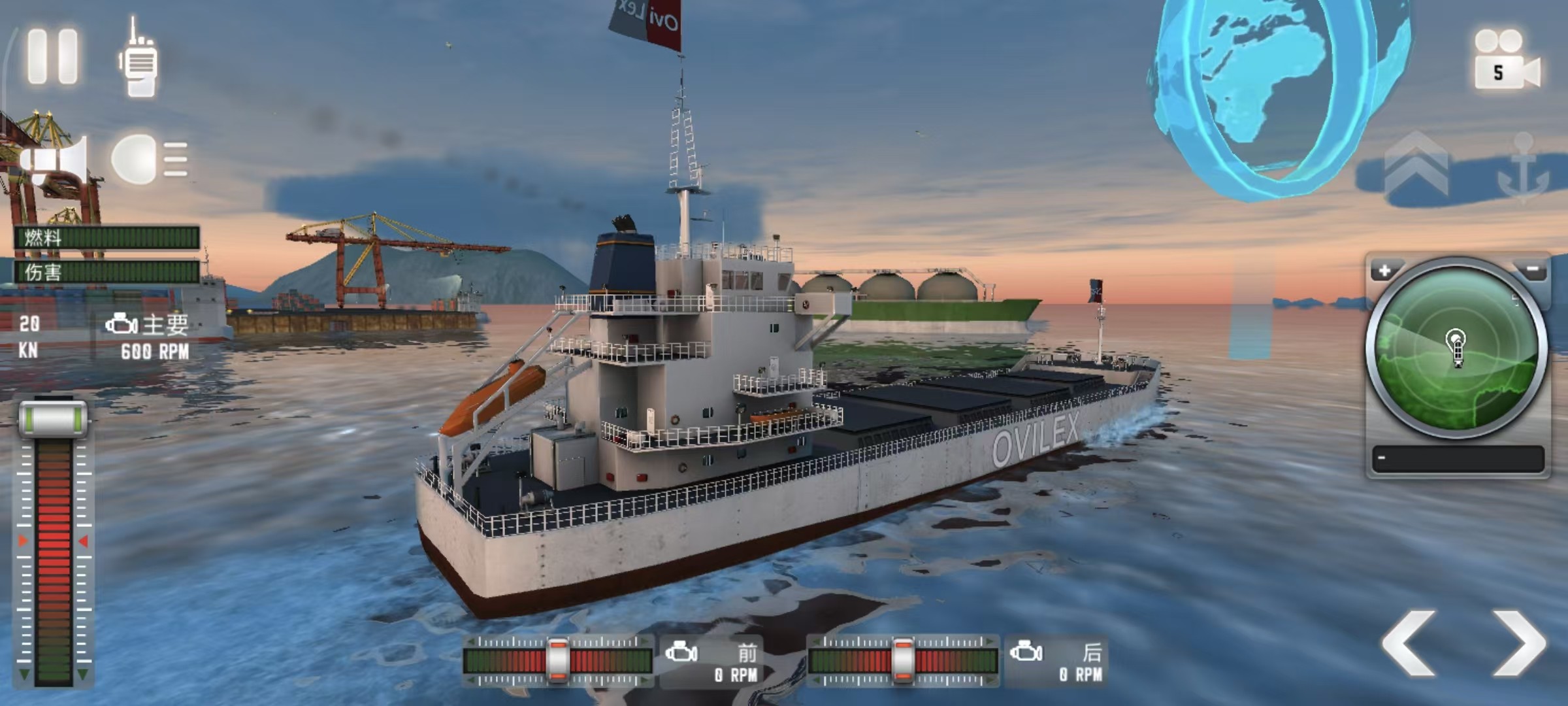Viewport: 1568px width, 706px height.
Task: Switch camera view with the camera icon
Action: [1506, 60]
